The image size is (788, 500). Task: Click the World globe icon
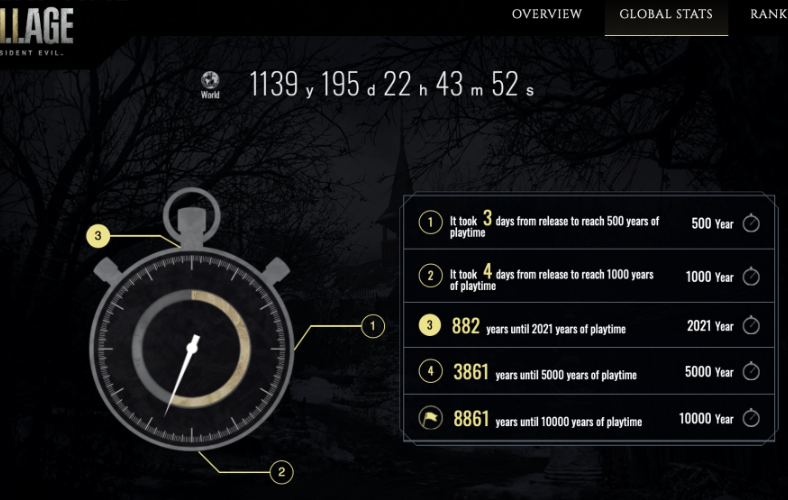pos(210,81)
